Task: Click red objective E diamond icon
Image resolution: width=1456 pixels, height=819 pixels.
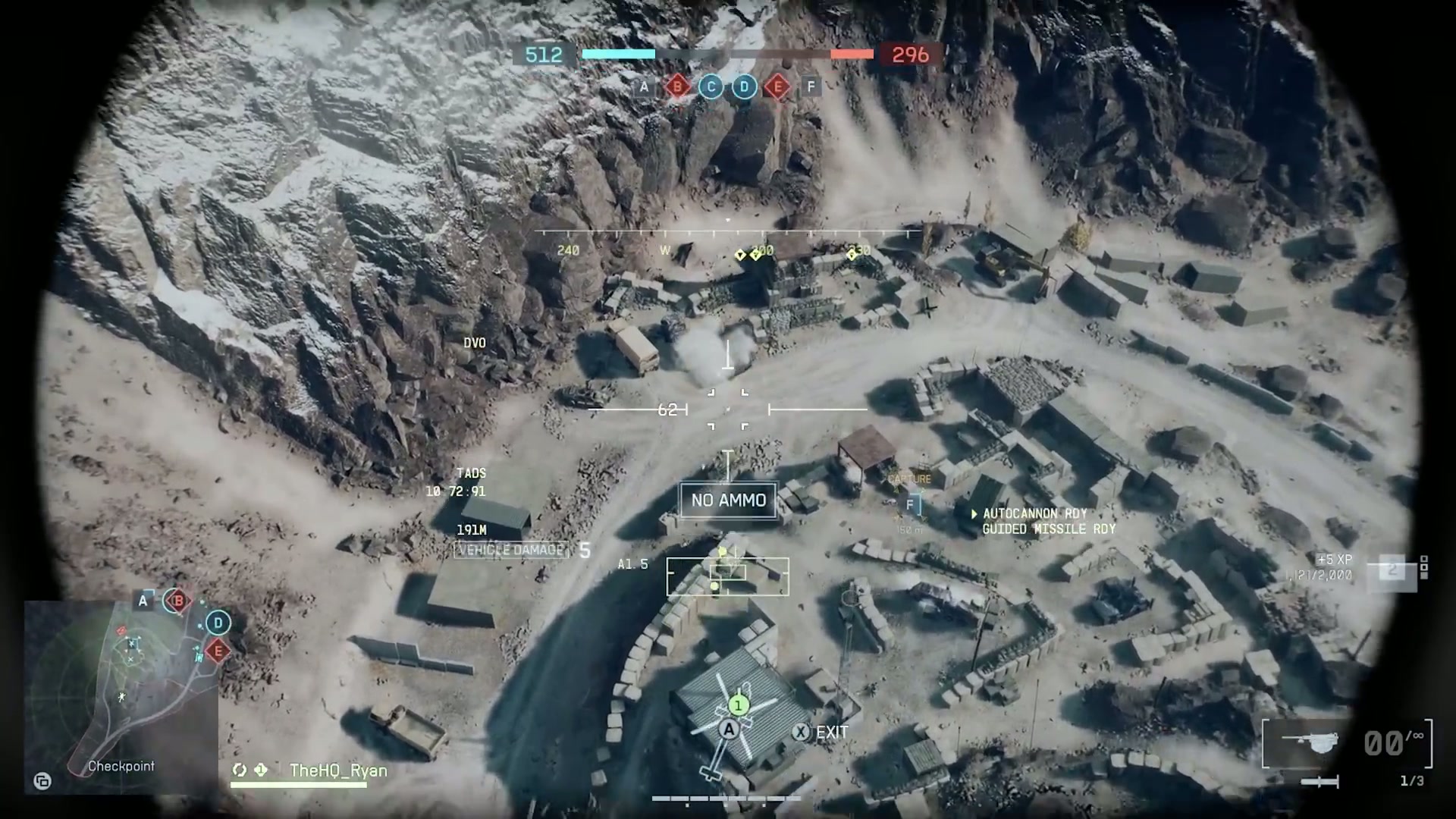Action: click(777, 87)
